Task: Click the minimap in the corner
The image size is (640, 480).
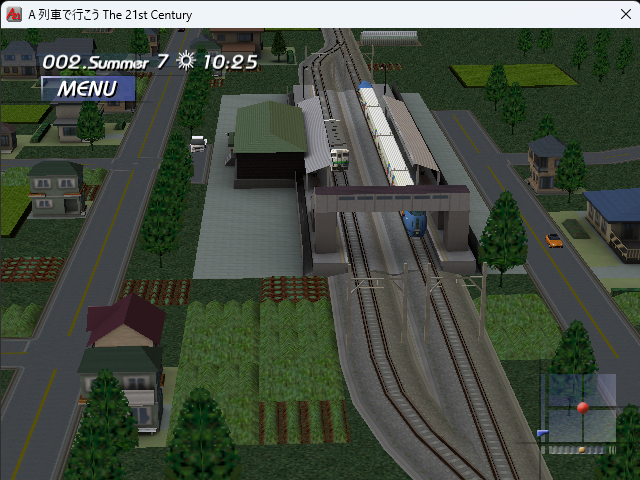Action: [579, 410]
